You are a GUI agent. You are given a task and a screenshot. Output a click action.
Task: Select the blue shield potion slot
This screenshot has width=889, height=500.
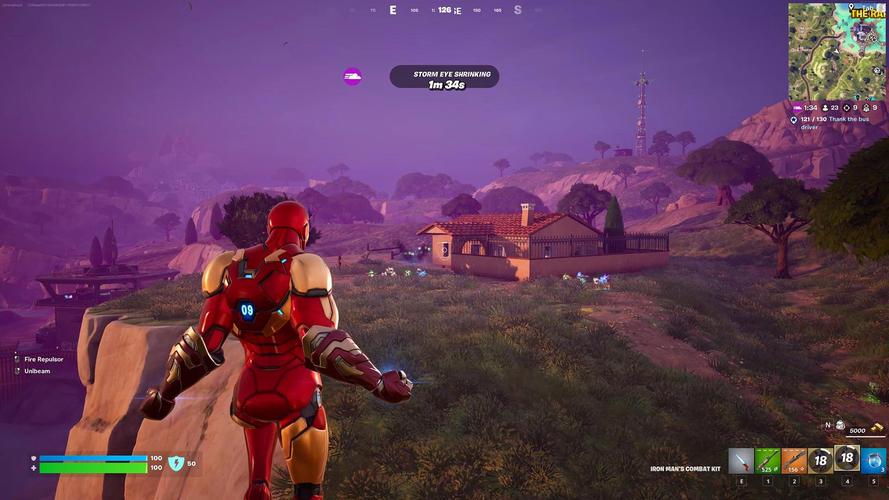(874, 461)
